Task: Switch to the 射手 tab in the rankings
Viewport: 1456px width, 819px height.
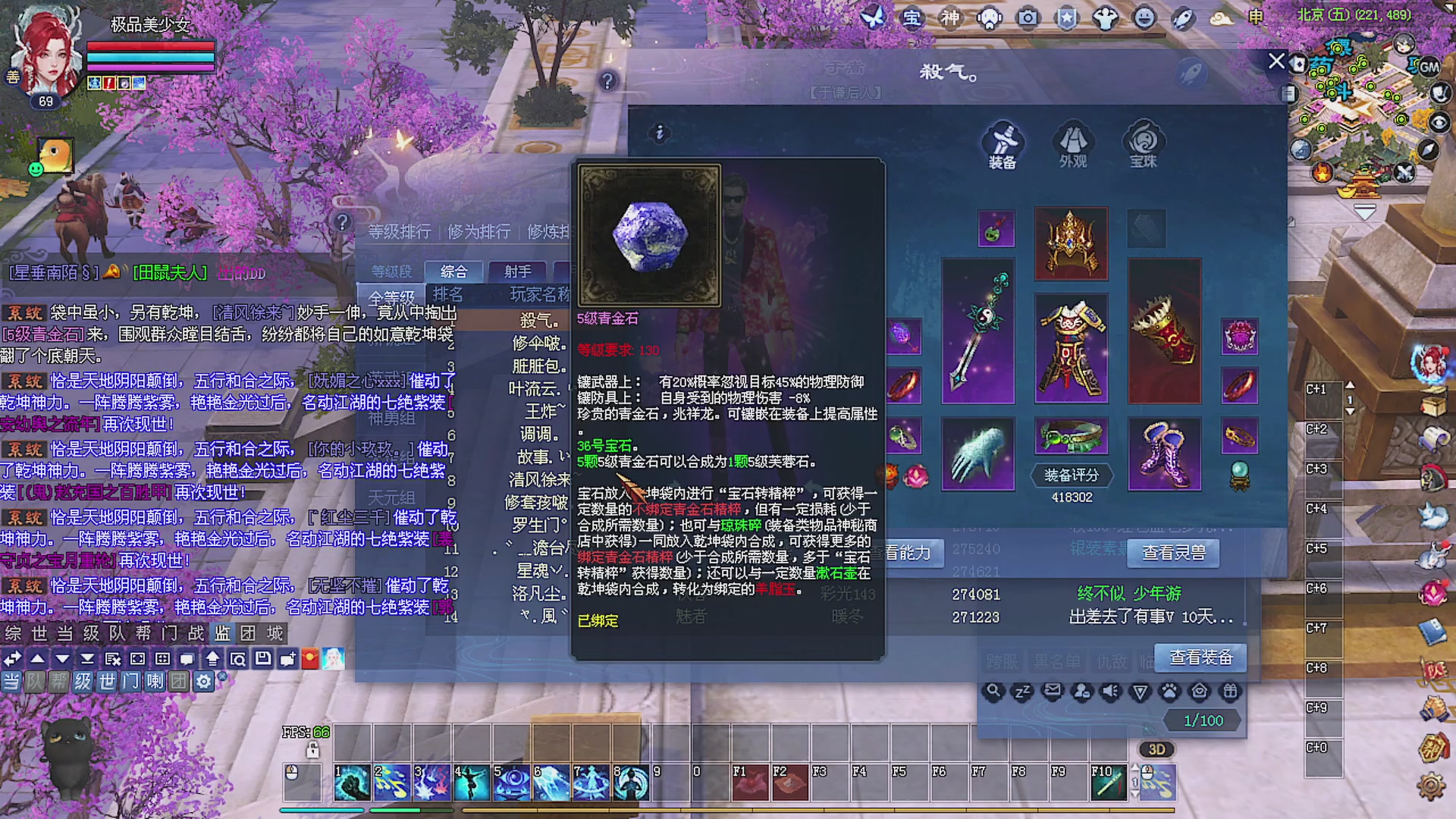Action: (x=517, y=270)
